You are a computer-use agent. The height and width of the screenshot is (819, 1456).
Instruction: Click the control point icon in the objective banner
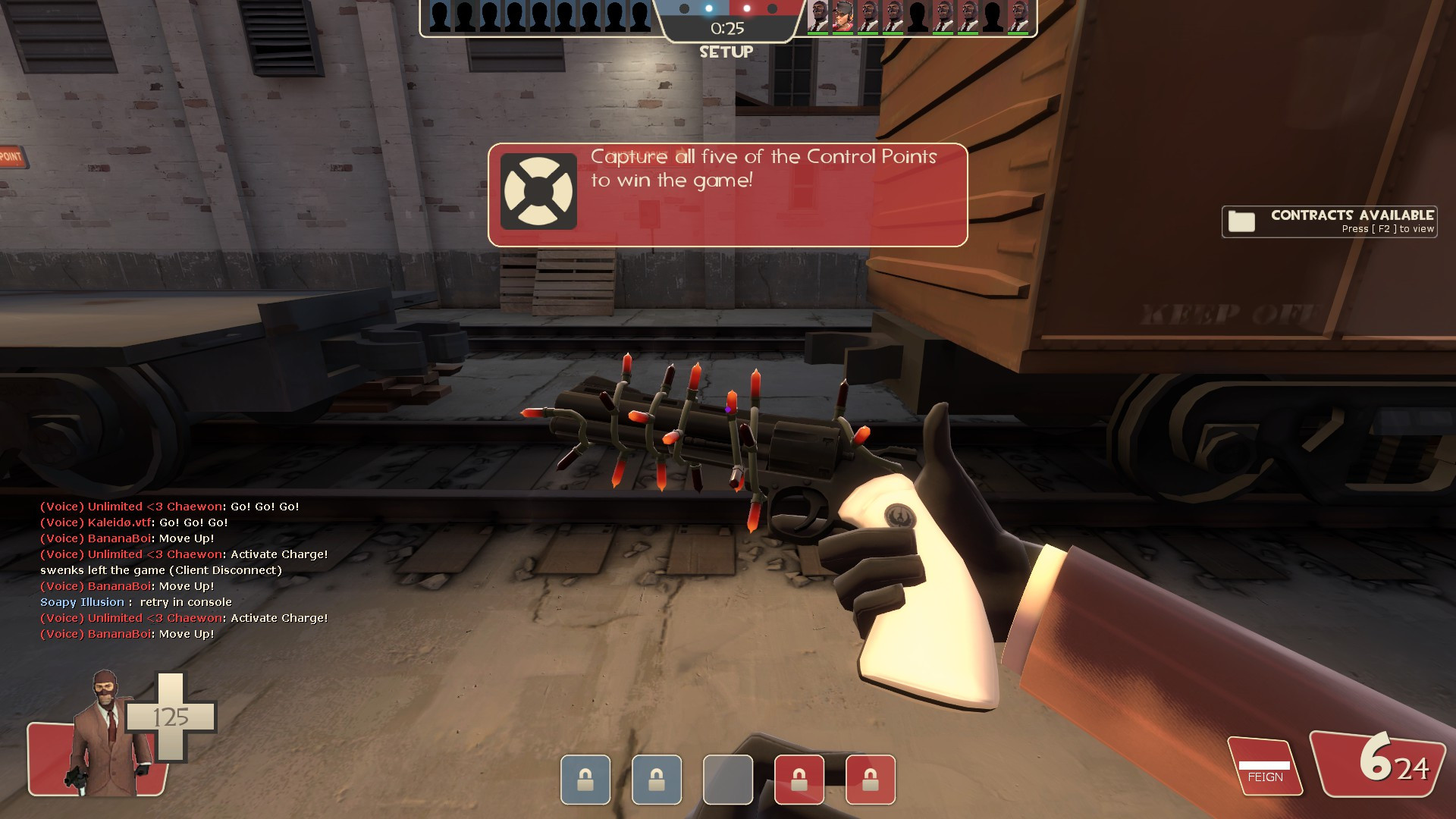tap(539, 189)
